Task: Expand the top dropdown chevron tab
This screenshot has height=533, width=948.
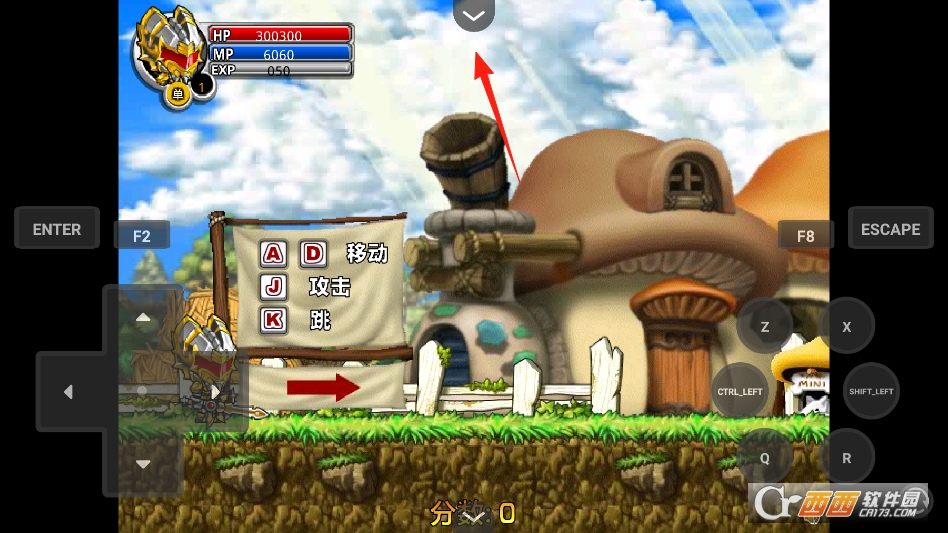Action: pyautogui.click(x=474, y=15)
